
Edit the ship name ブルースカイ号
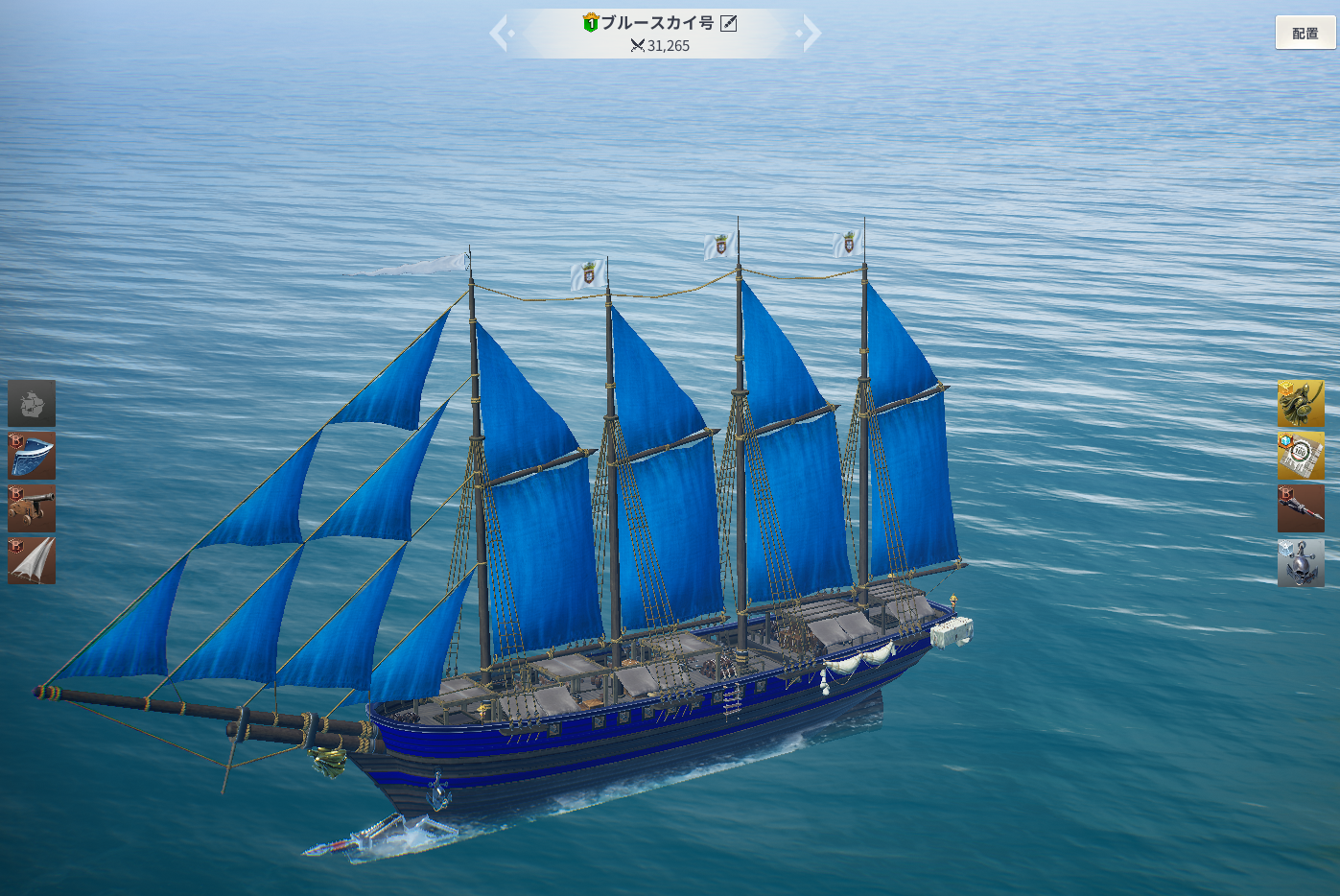pos(729,23)
